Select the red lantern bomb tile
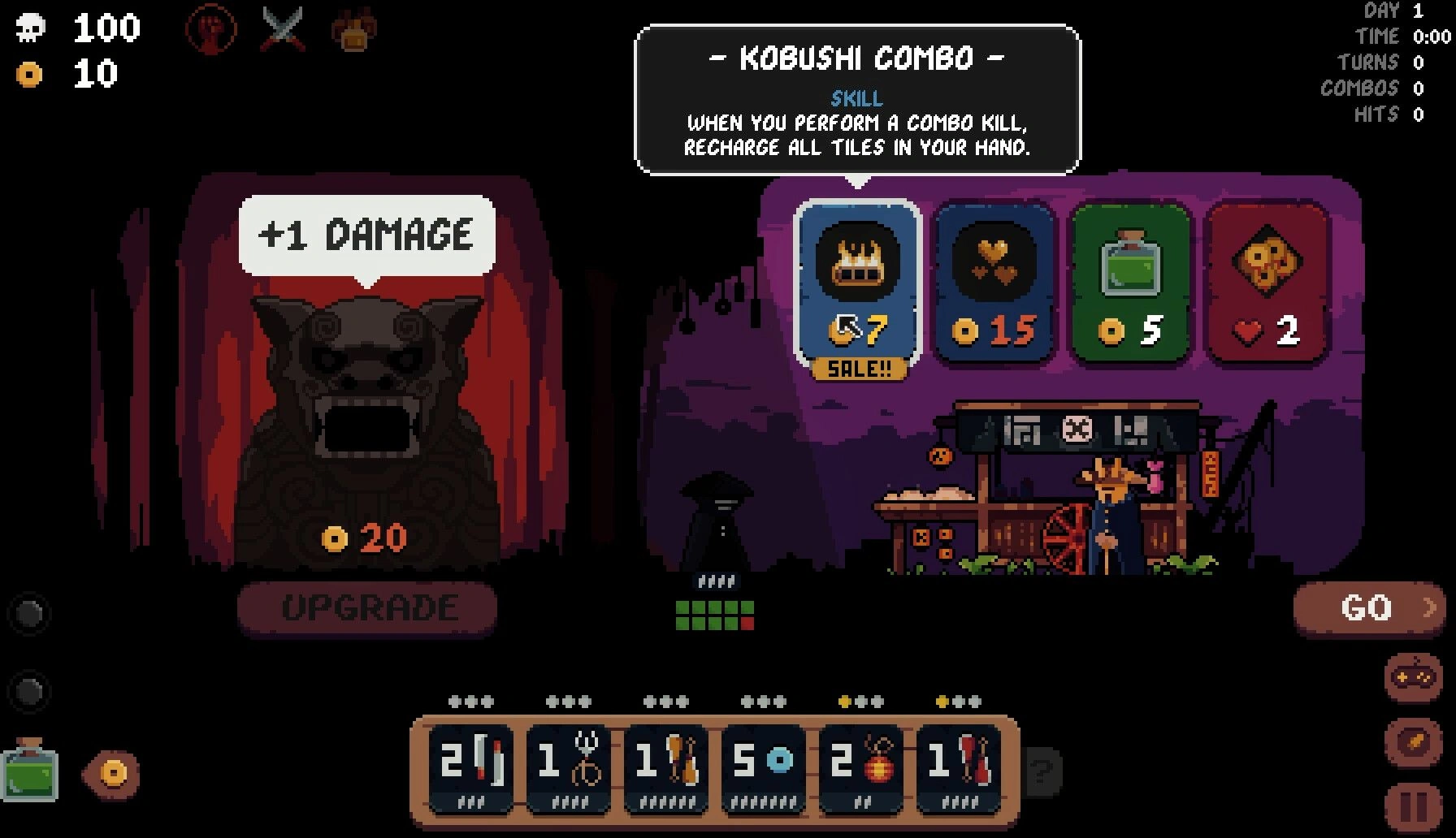This screenshot has height=838, width=1456. click(x=861, y=767)
